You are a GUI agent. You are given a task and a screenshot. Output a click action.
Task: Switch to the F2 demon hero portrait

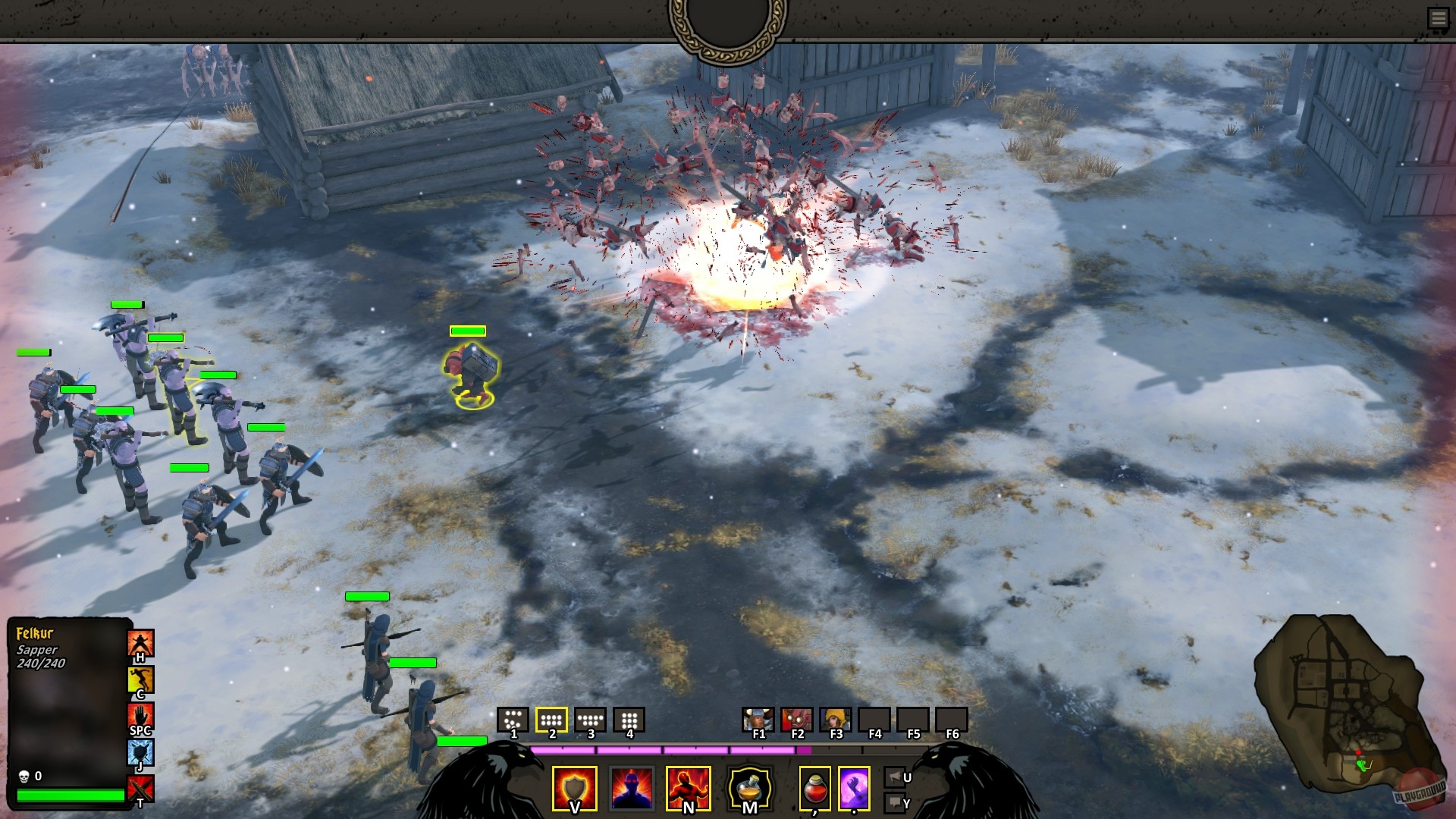797,719
